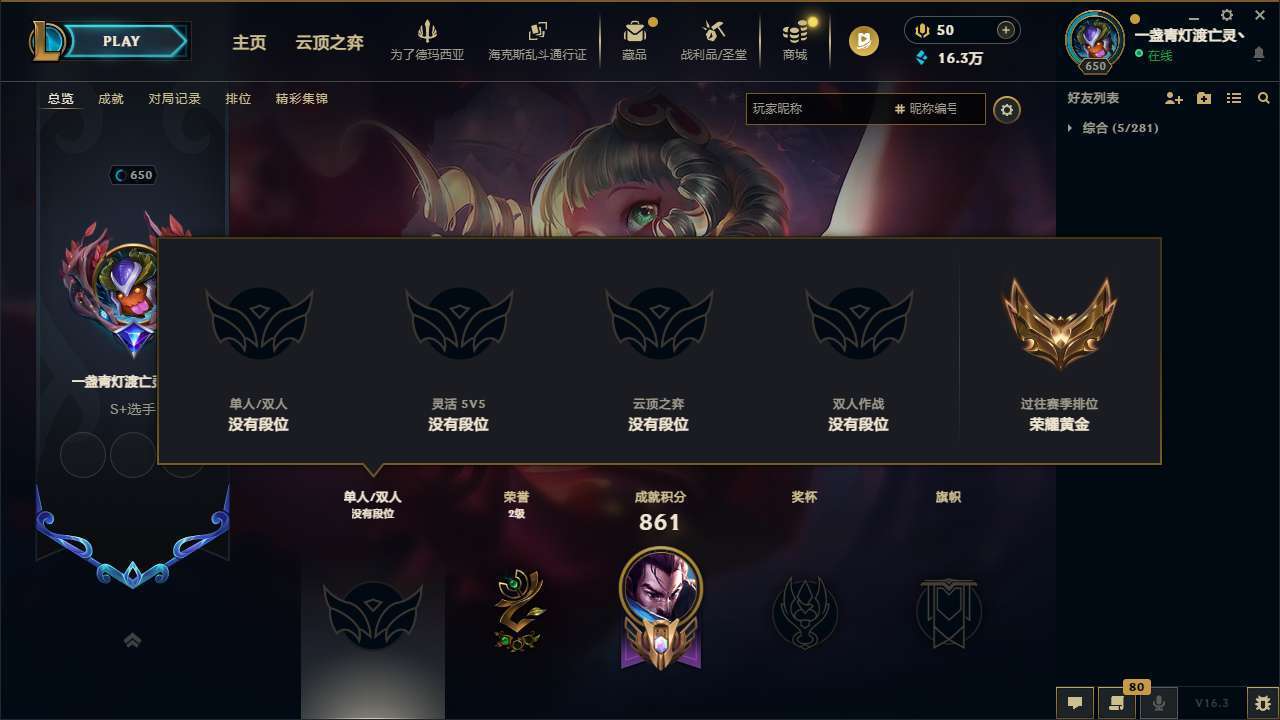Collapse the left profile panel chevron
The height and width of the screenshot is (720, 1280).
(x=133, y=640)
